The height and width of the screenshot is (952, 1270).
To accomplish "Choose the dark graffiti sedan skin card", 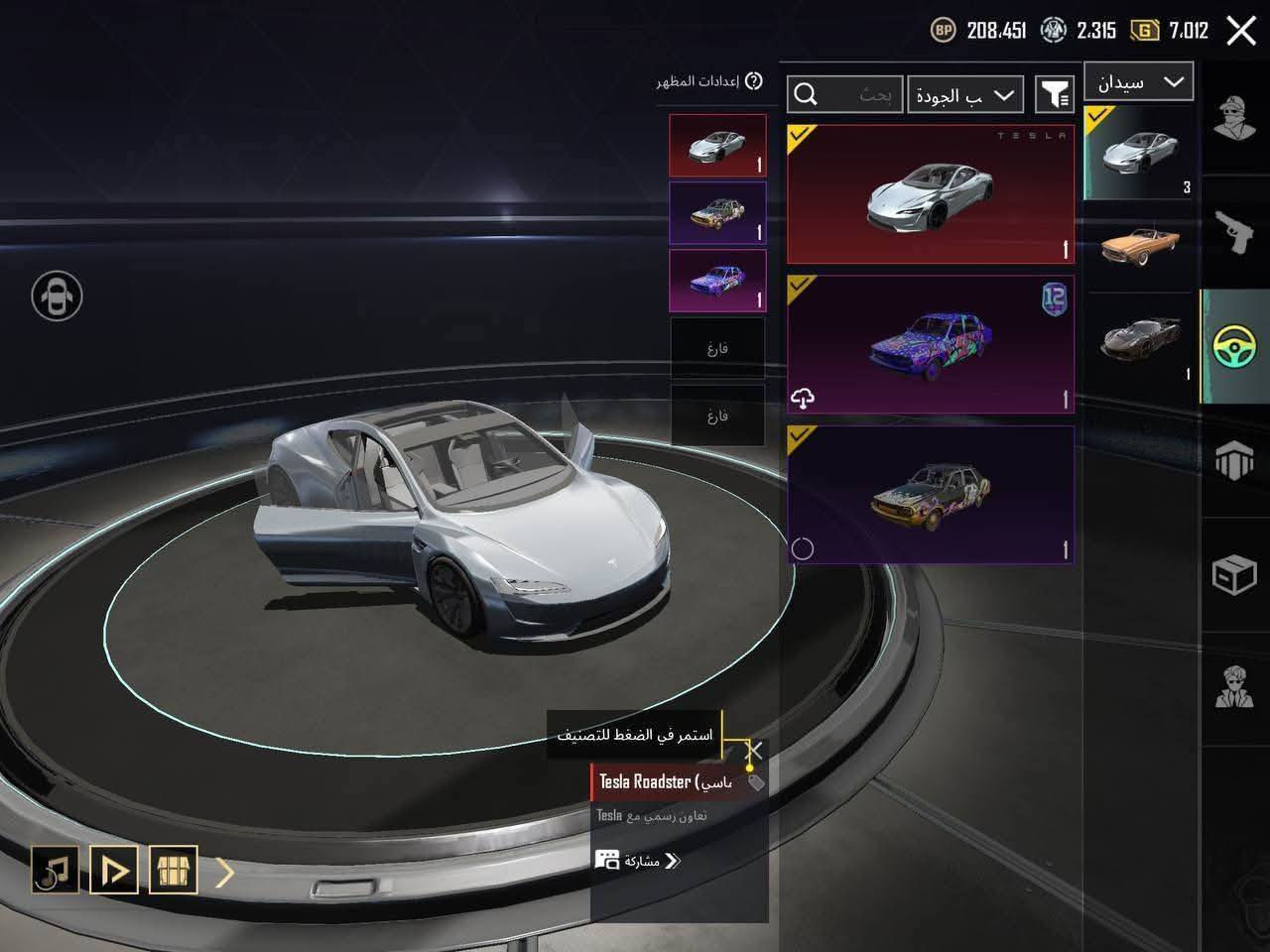I will click(930, 495).
